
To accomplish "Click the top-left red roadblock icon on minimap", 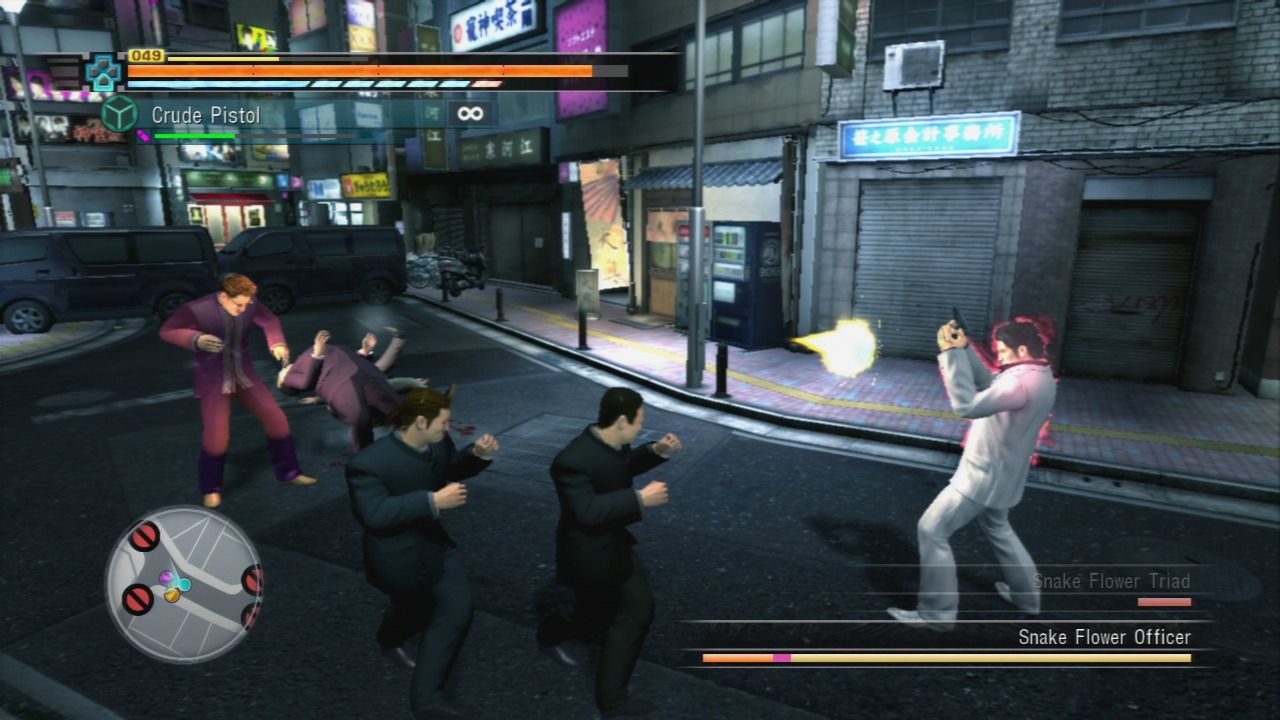I will coord(144,536).
